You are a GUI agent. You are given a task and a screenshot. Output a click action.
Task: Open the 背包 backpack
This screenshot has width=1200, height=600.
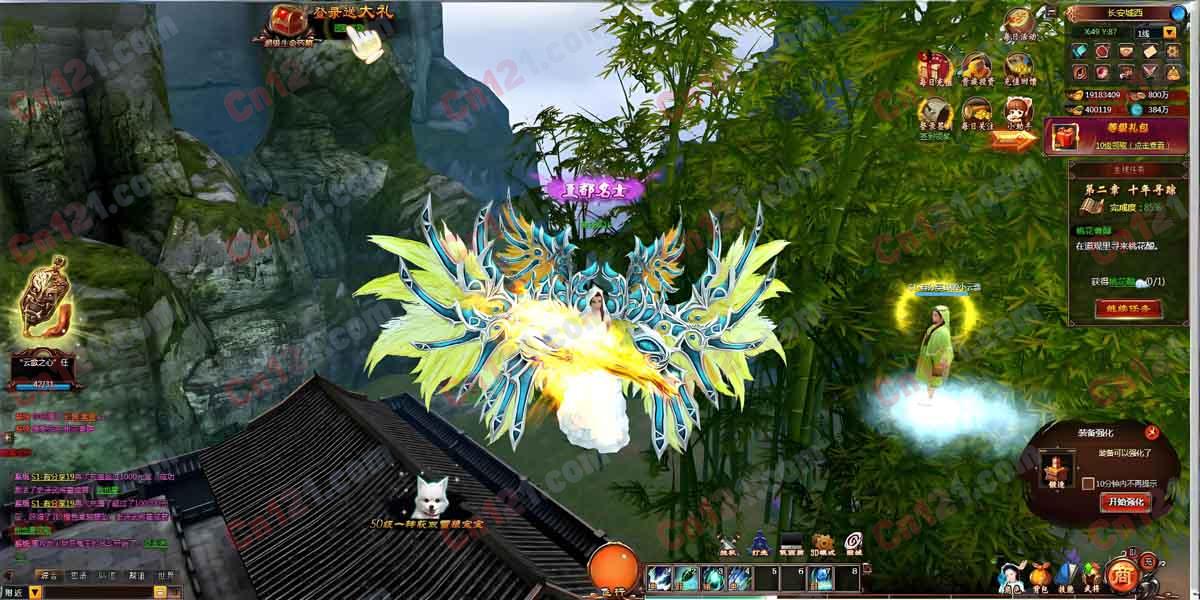tap(1040, 577)
